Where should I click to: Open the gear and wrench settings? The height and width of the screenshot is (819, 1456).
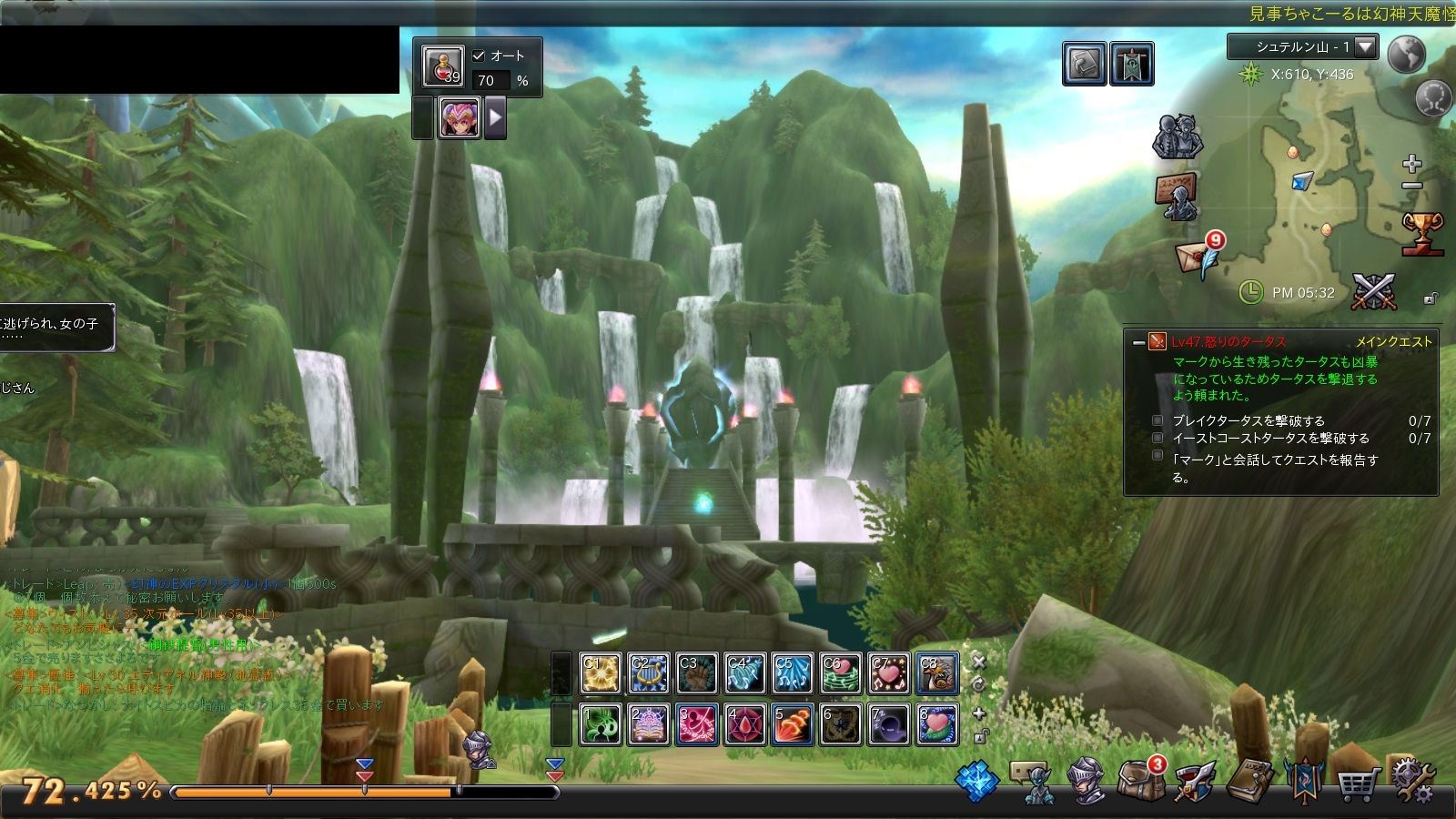click(x=1411, y=782)
